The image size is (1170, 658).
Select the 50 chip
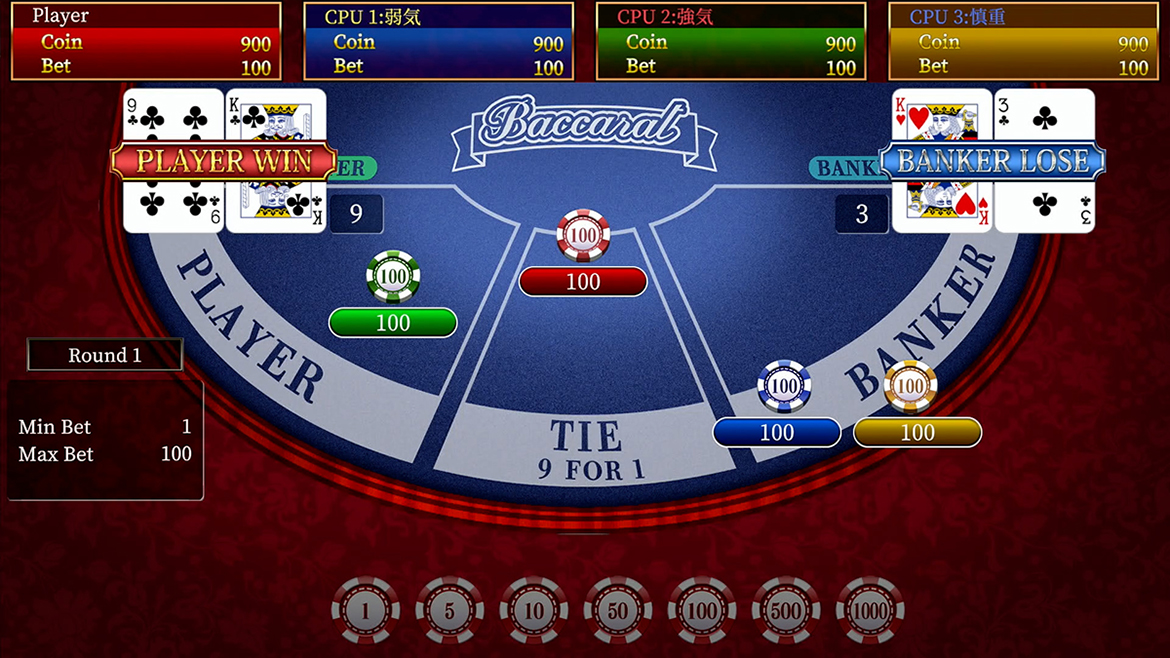click(x=617, y=610)
